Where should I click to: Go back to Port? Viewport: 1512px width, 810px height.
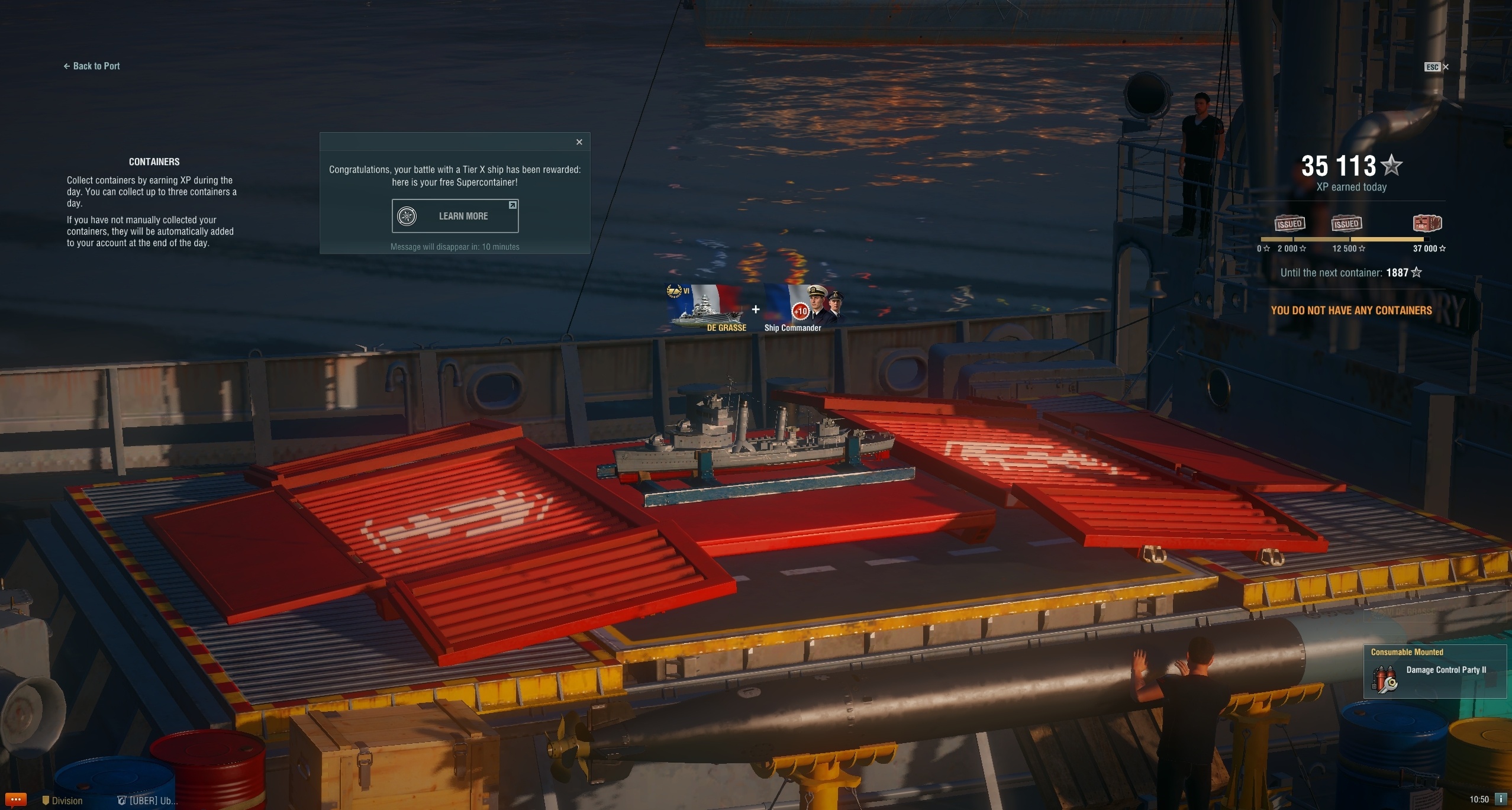[x=92, y=66]
